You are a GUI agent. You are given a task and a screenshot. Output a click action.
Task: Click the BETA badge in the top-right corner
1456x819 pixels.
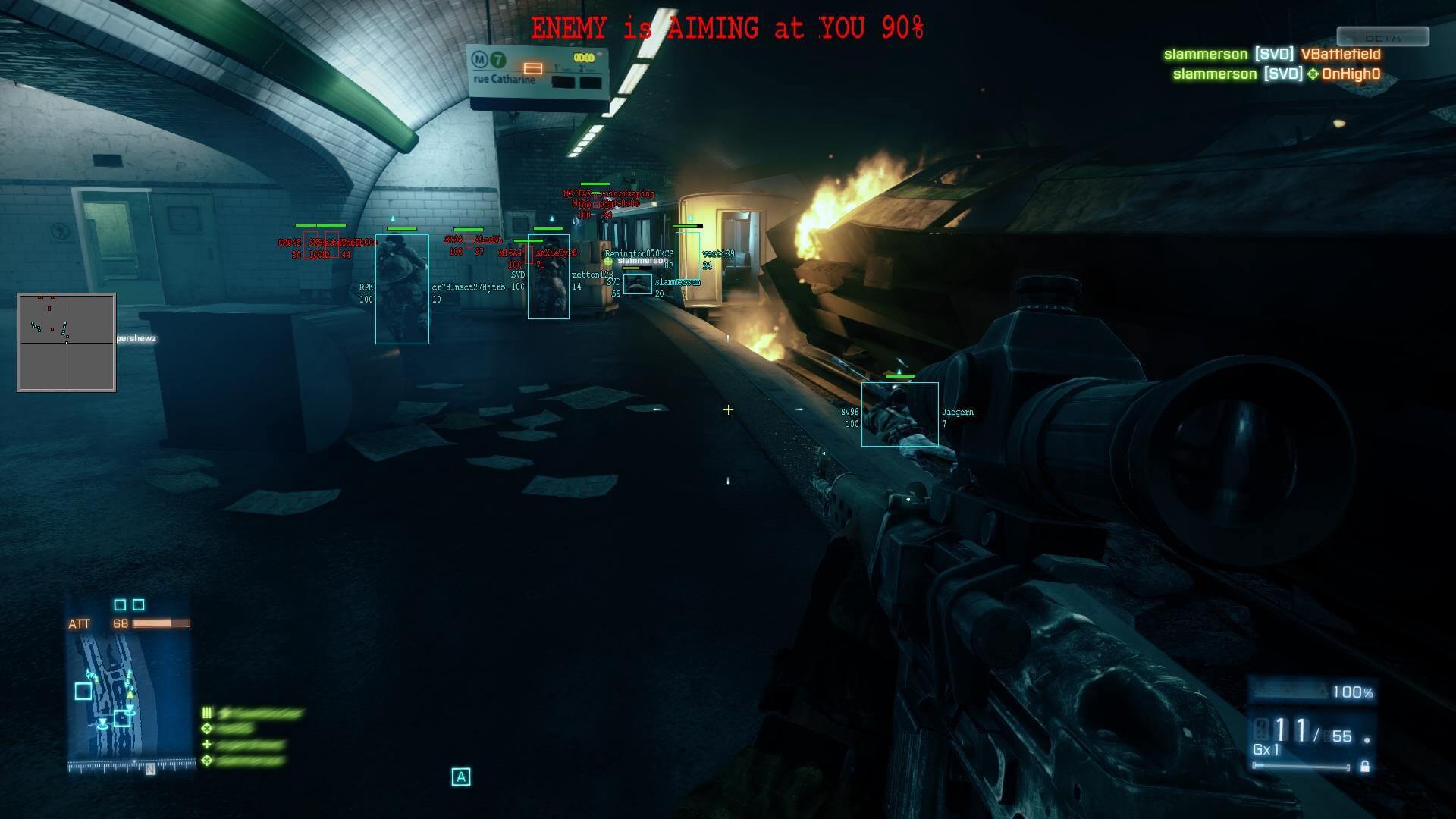(x=1382, y=34)
